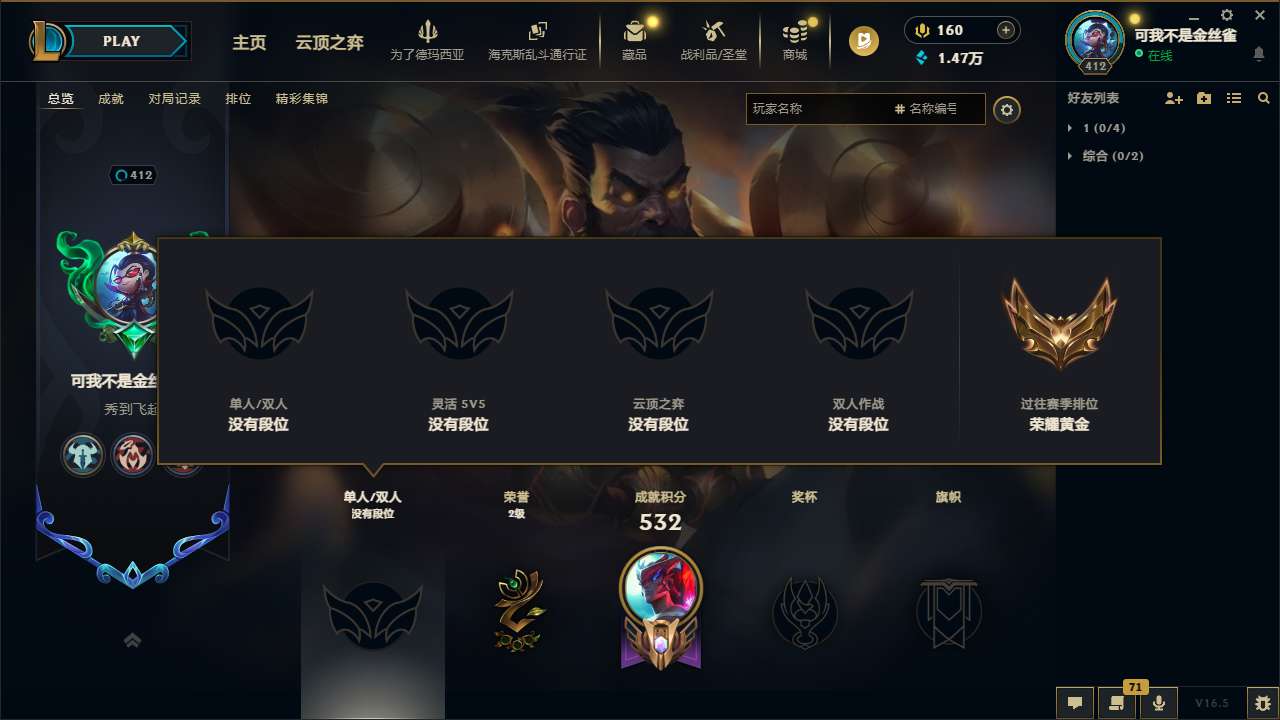Open the 战利品/圣堂 loot page

coord(712,41)
